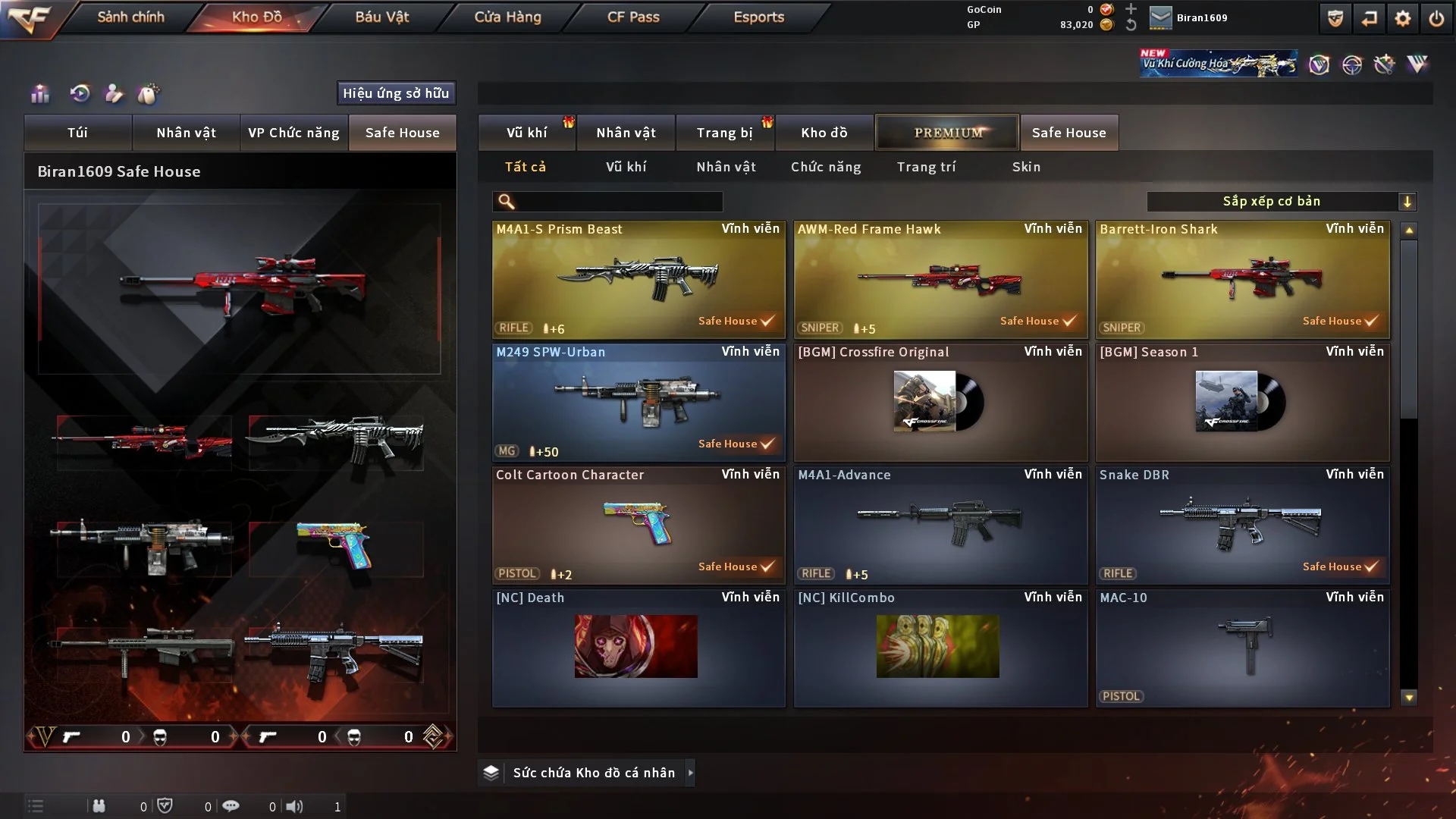Pick the Colt Cartoon Character pistol
The width and height of the screenshot is (1456, 819).
tap(639, 525)
